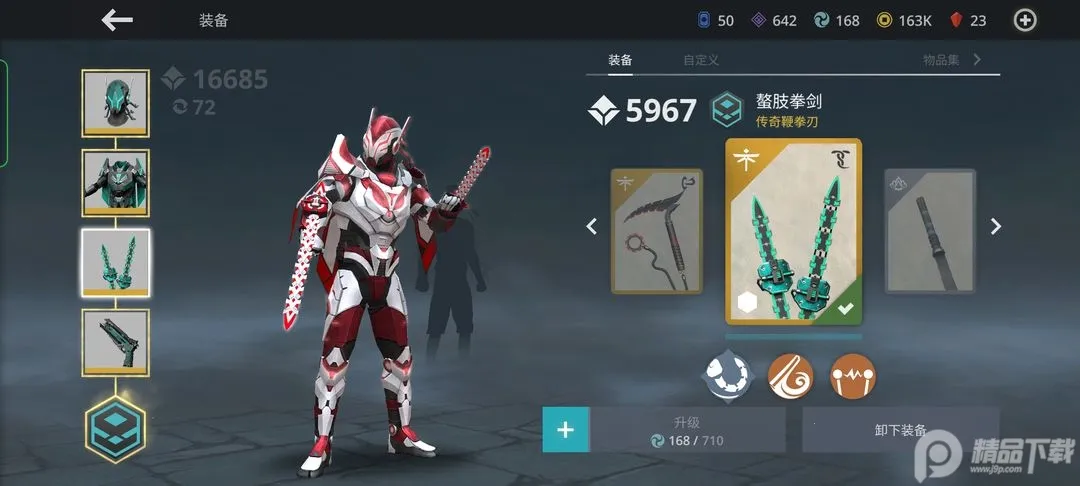This screenshot has height=486, width=1080.
Task: Open the 物品集 collection tab
Action: coord(942,60)
